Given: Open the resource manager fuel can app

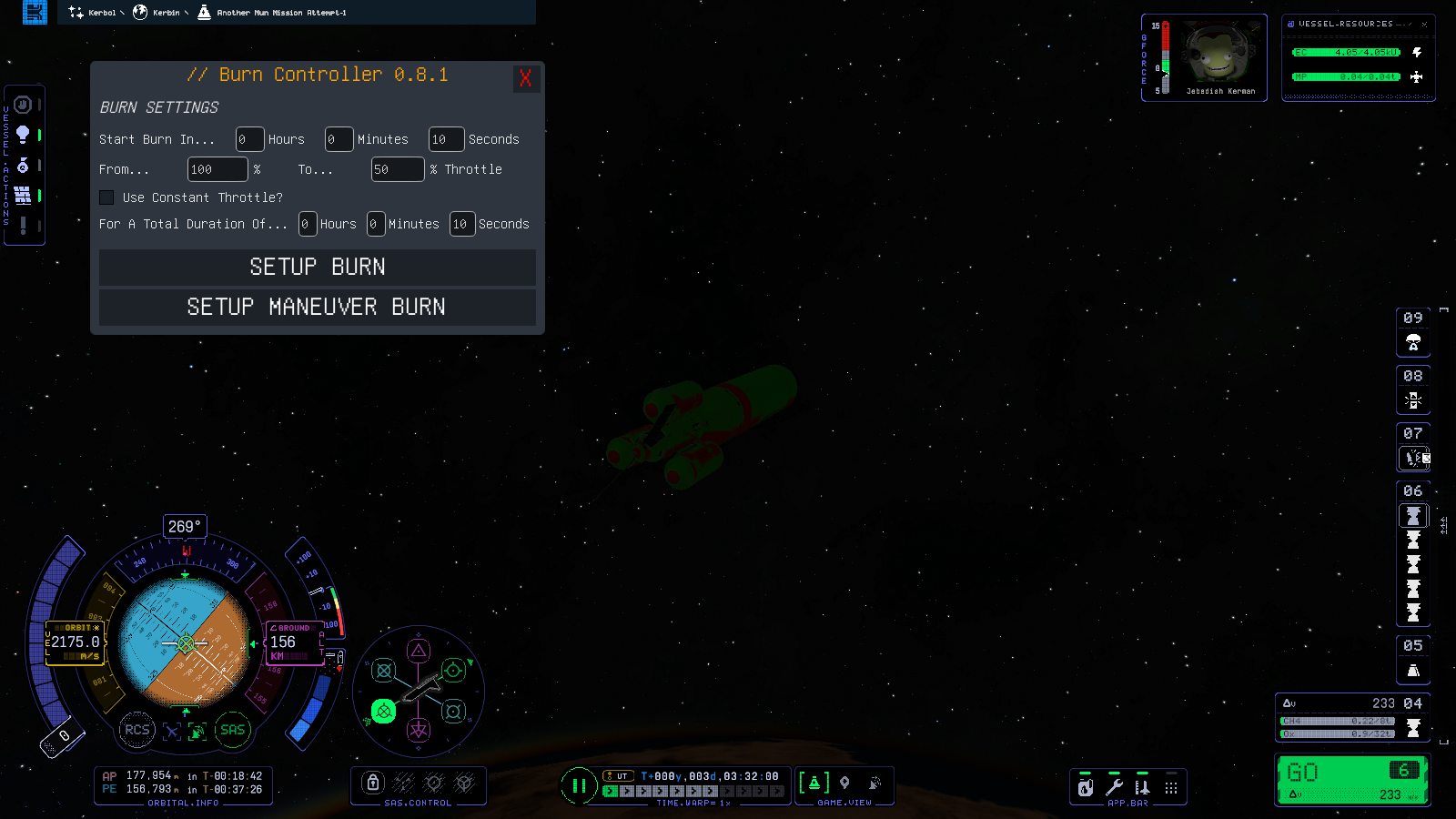Looking at the screenshot, I should pos(1086,787).
